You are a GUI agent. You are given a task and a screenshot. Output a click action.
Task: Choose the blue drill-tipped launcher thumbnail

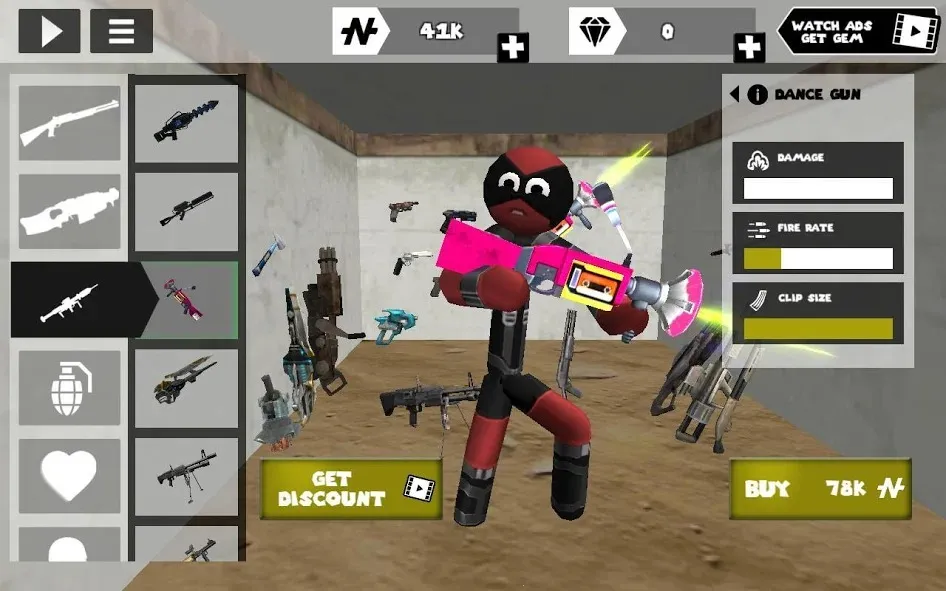click(186, 124)
